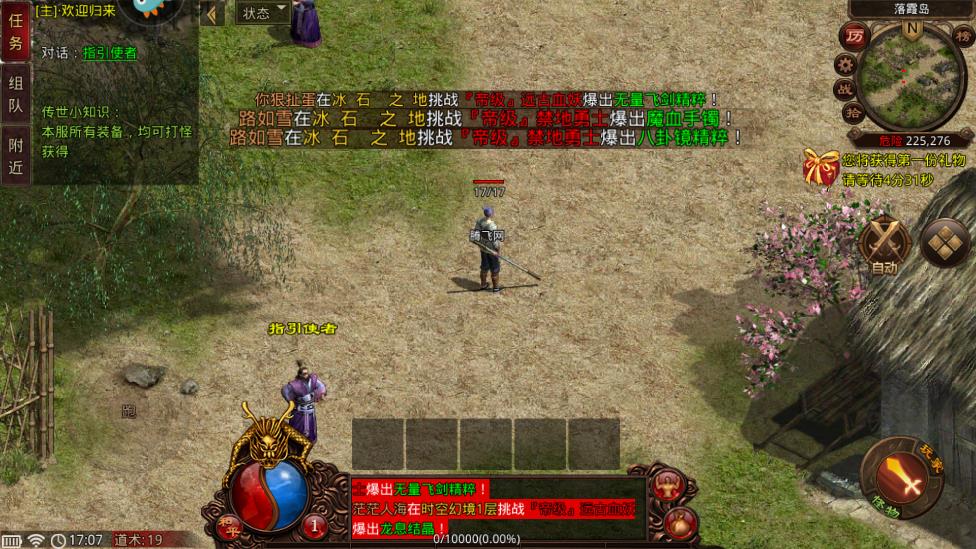Open the 状态 status dropdown
976x549 pixels.
[x=262, y=12]
